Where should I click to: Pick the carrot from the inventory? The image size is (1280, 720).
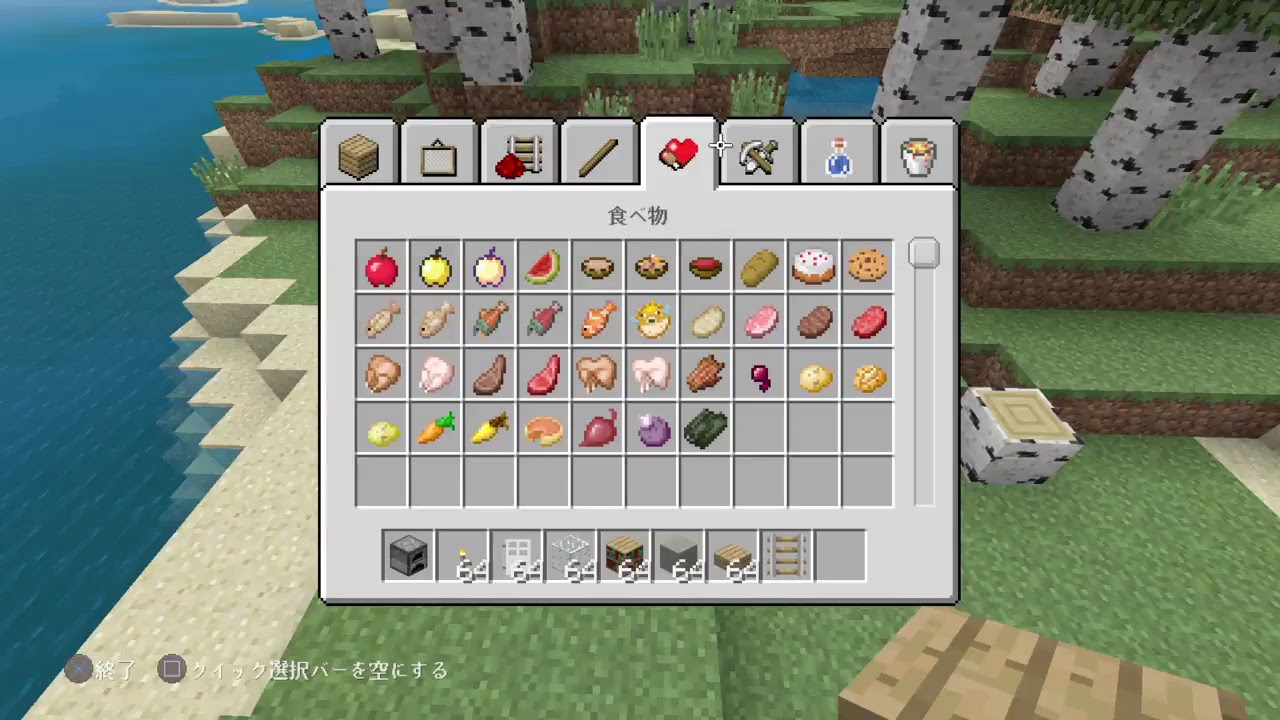coord(435,429)
